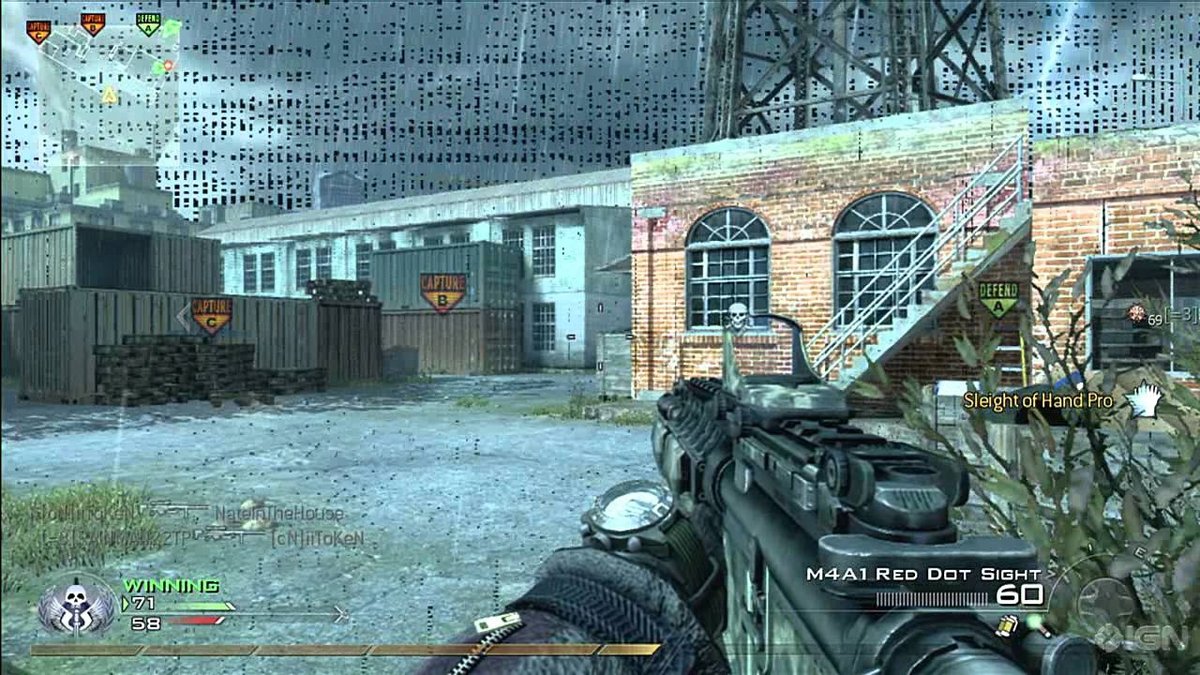Select Defend A status icon above minimap
The width and height of the screenshot is (1200, 675).
pos(148,22)
